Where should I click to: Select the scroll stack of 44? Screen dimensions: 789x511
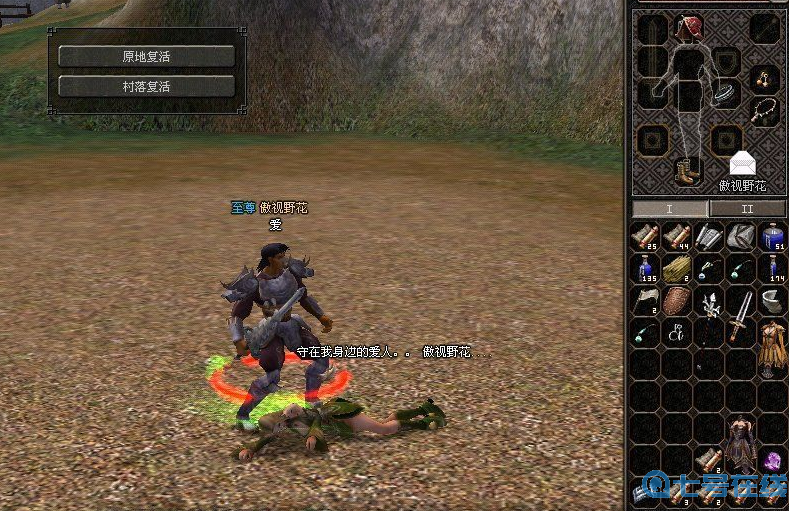[677, 237]
